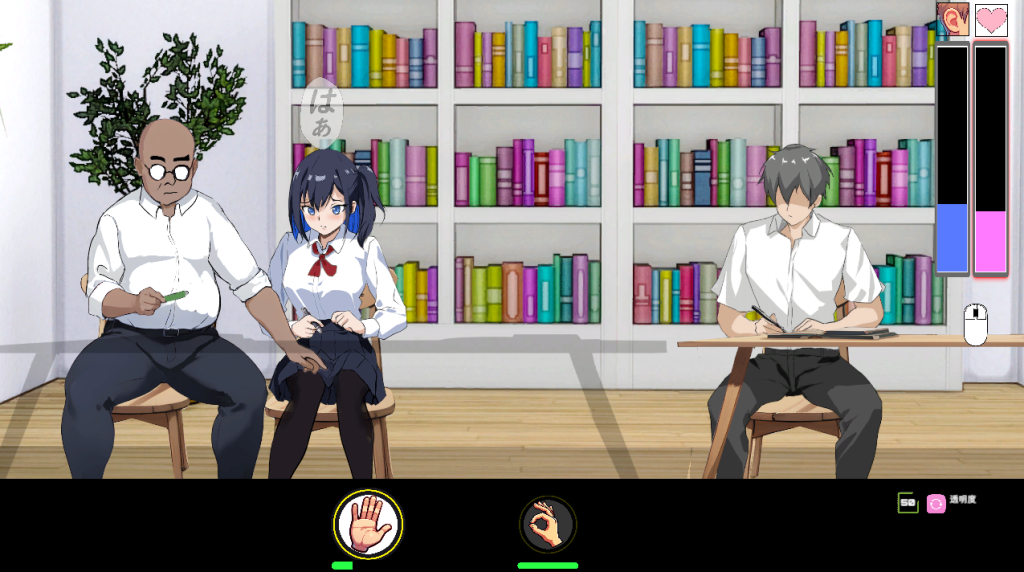Click the green-framed 50 box
The width and height of the screenshot is (1024, 572).
[908, 503]
